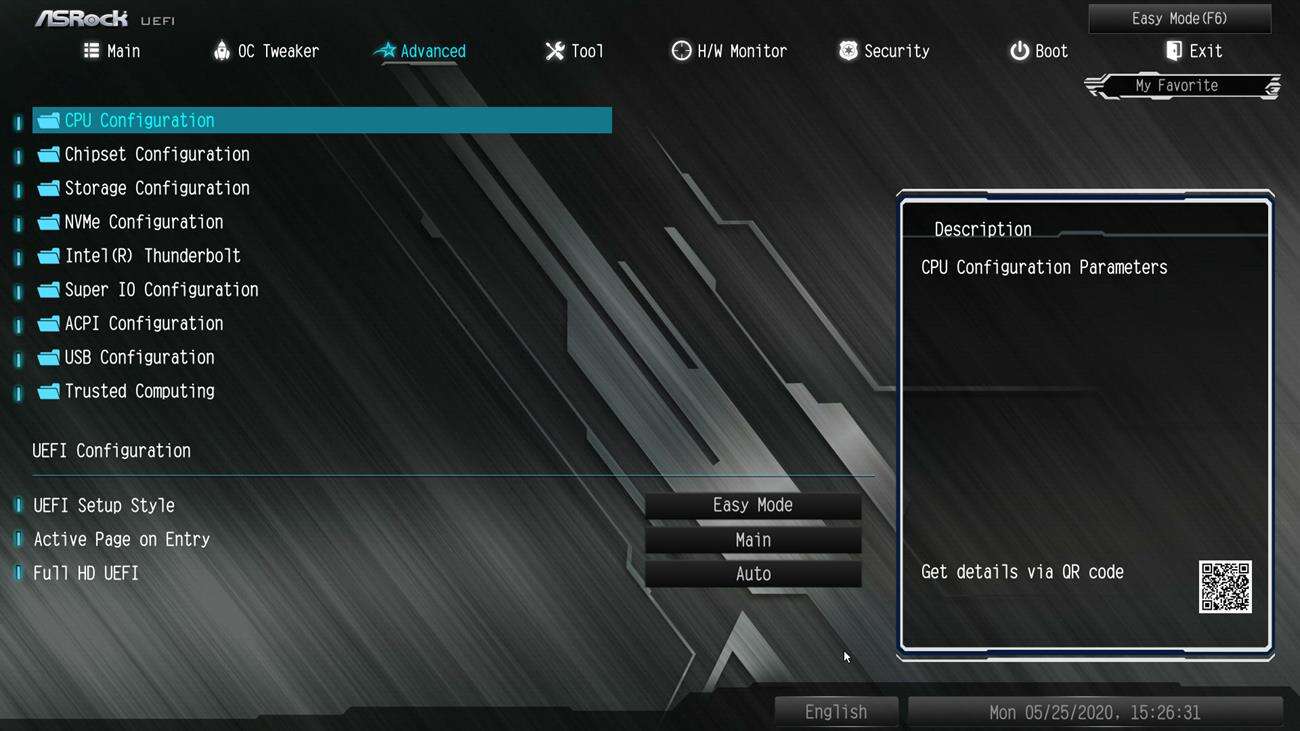Change Full HD UEFI from Auto
Viewport: 1300px width, 731px height.
(752, 573)
